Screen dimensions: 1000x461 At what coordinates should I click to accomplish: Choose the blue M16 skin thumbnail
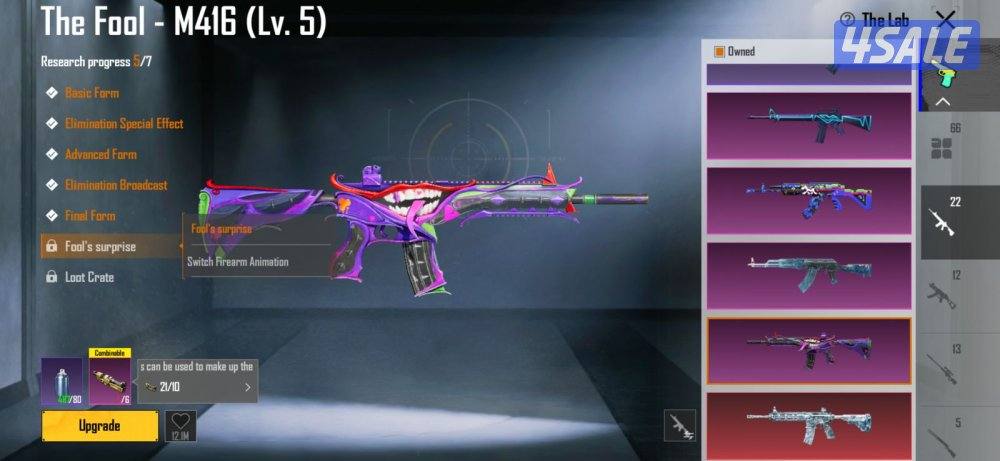point(809,125)
